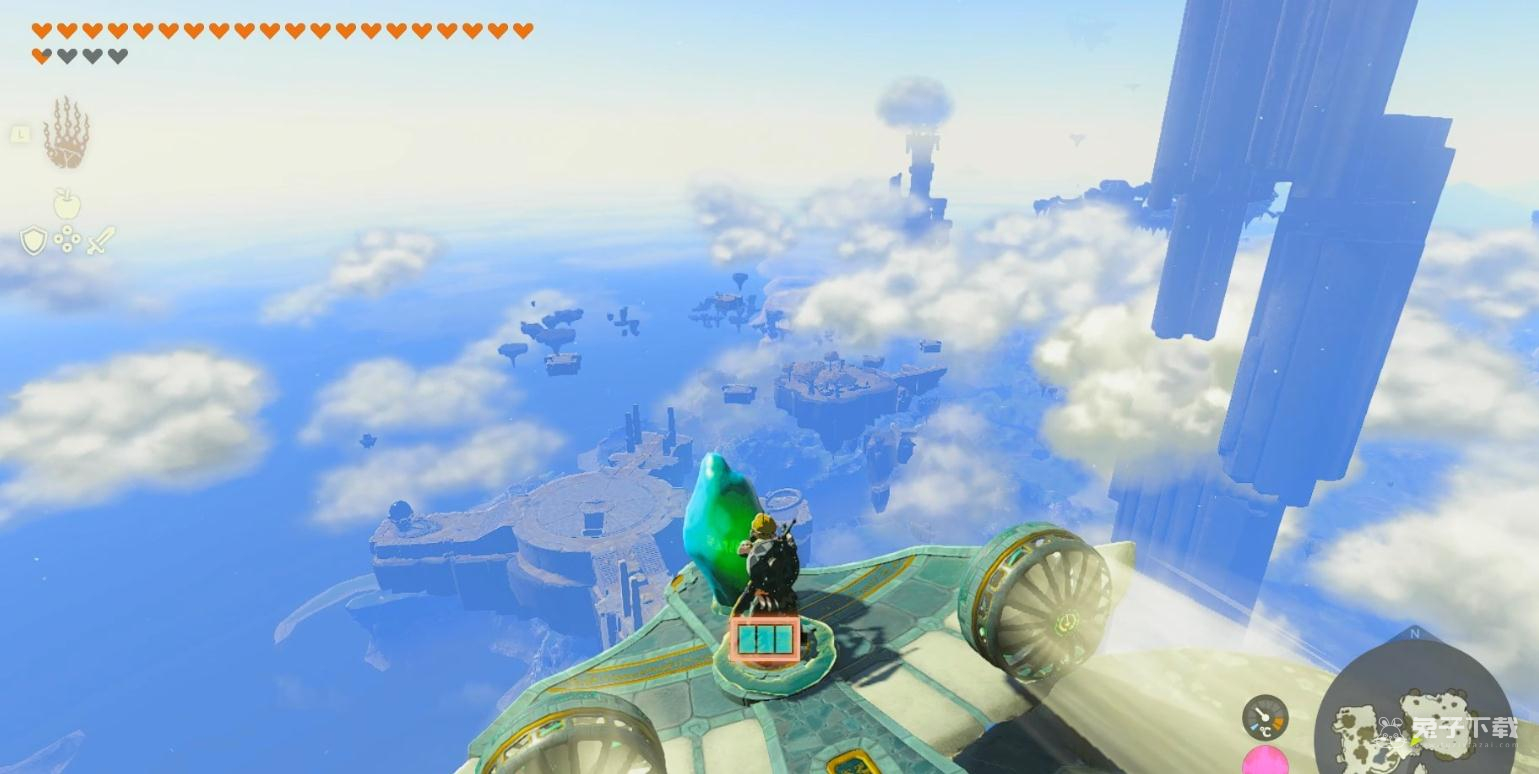Open the sword weapon quick-select icon
The image size is (1539, 774).
(100, 240)
